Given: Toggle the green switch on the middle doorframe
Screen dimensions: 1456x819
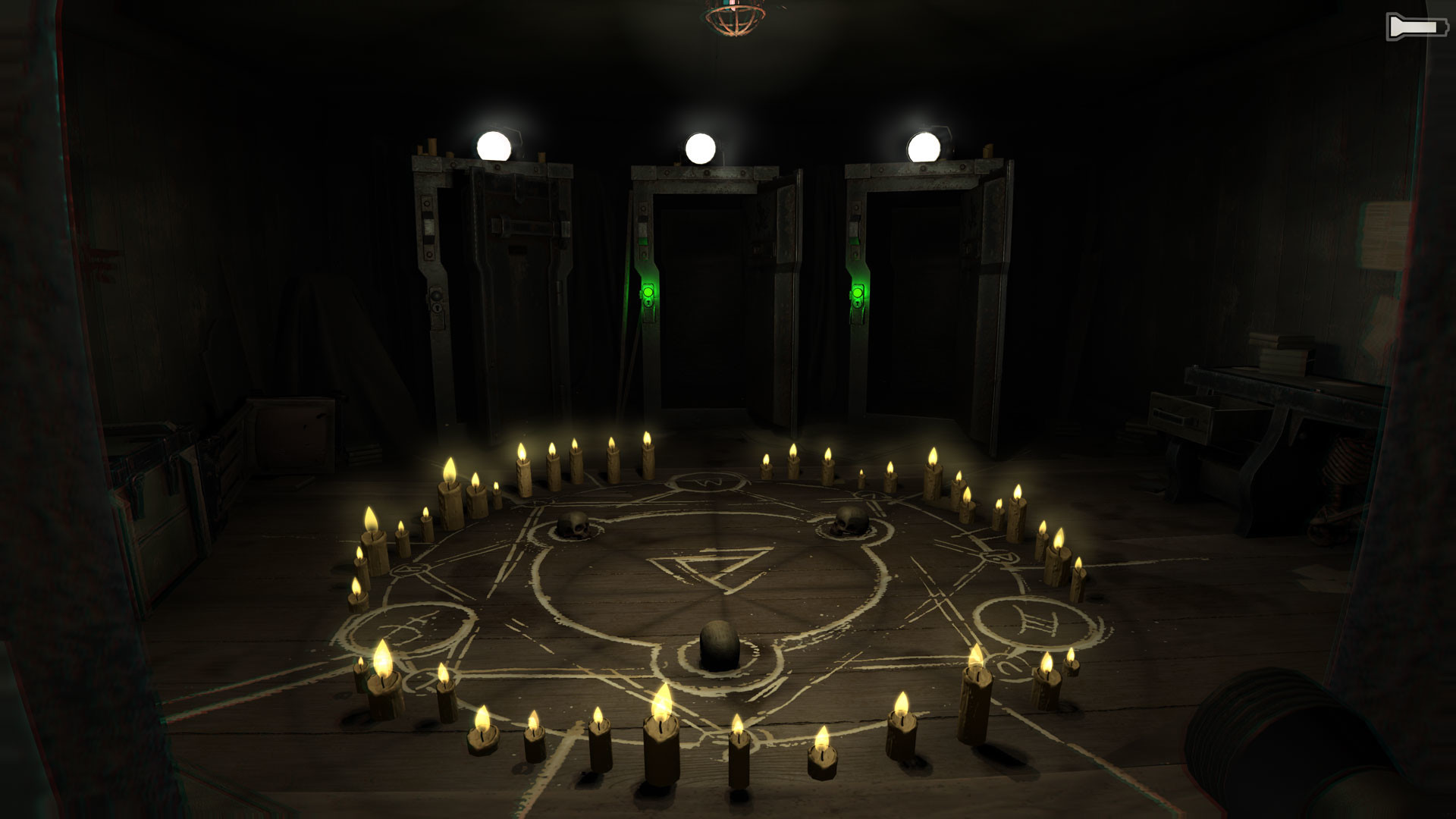Looking at the screenshot, I should tap(648, 291).
